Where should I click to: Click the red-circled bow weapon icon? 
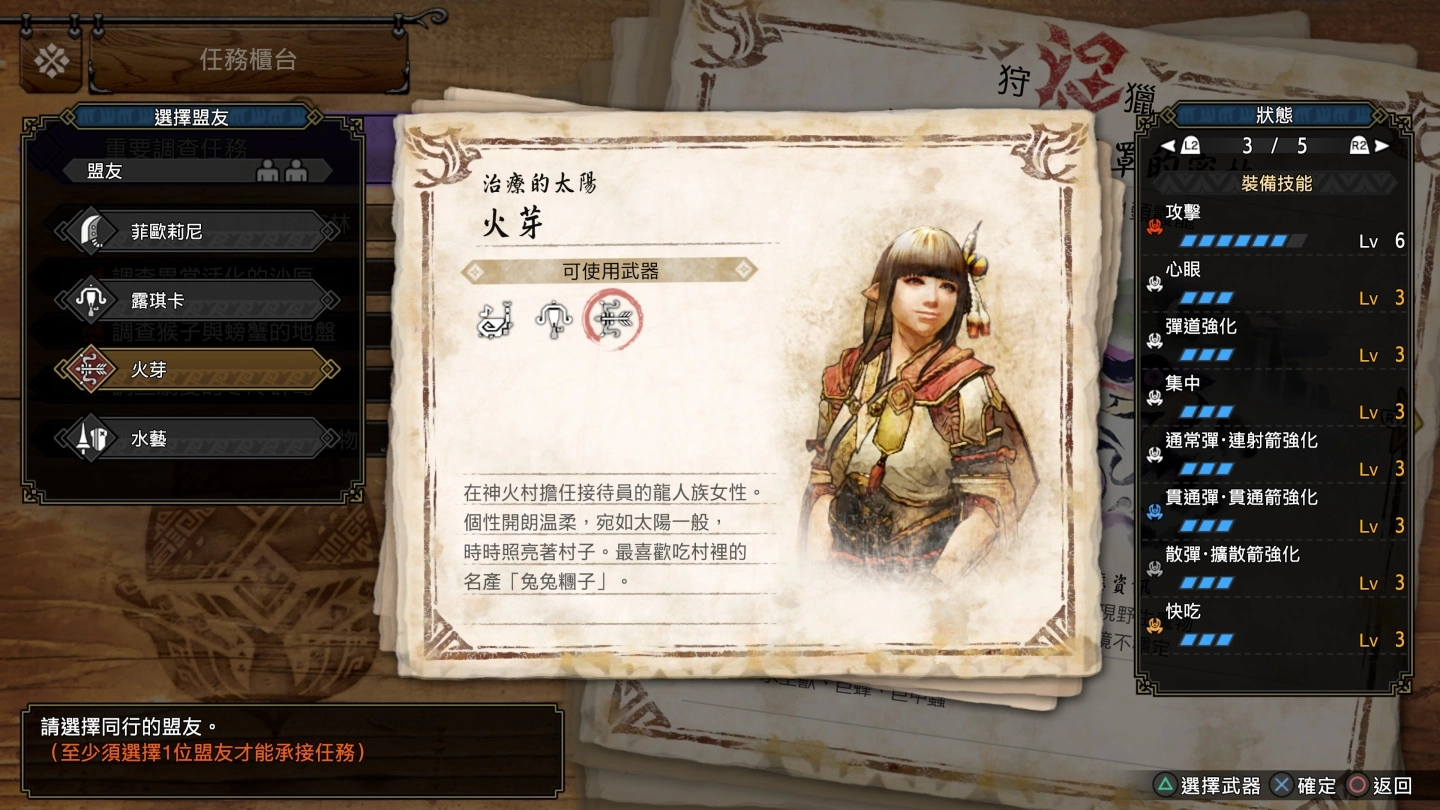615,318
